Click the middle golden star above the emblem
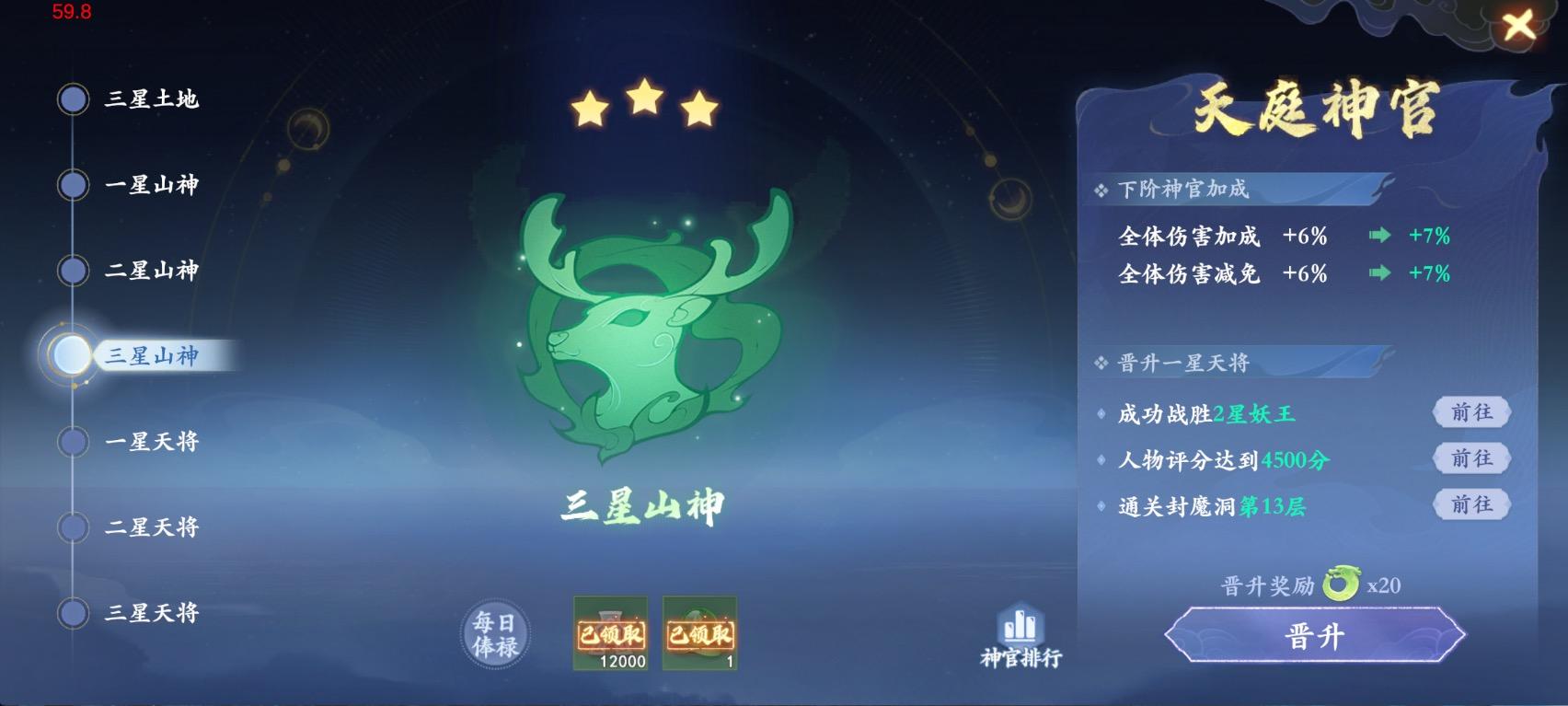 (644, 106)
